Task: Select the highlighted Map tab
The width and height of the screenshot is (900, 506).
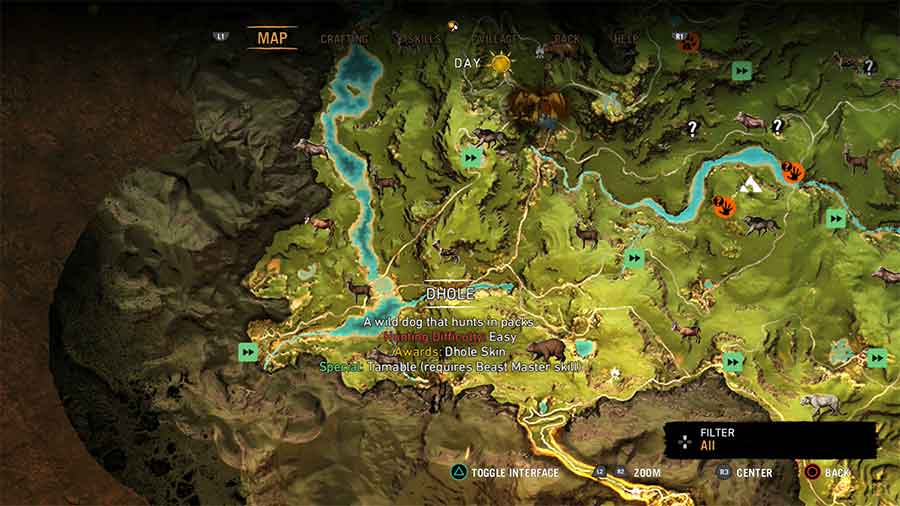Action: coord(272,38)
